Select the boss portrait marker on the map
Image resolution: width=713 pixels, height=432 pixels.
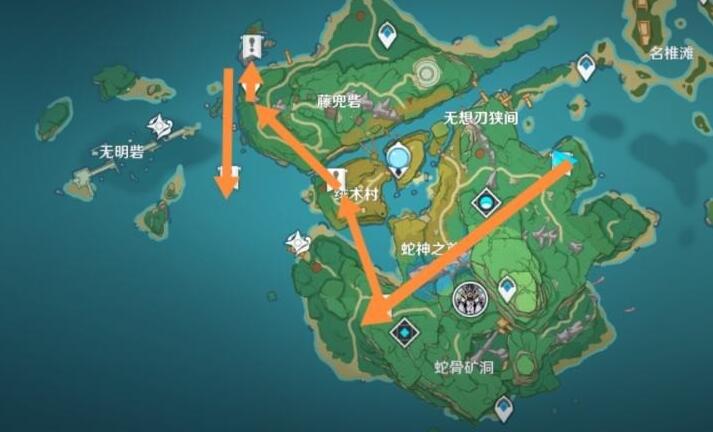pyautogui.click(x=467, y=296)
